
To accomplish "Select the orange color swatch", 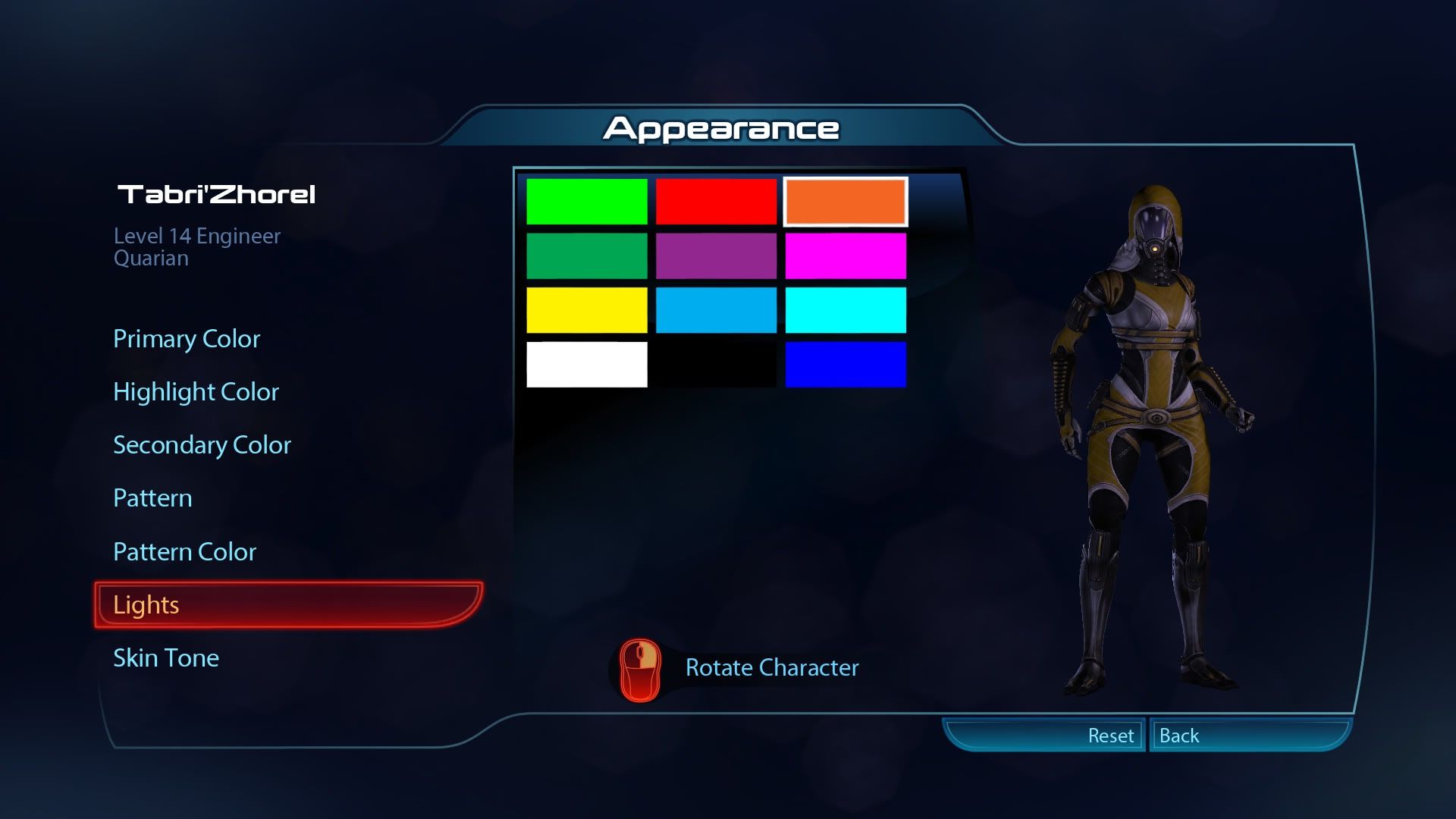I will coord(846,202).
